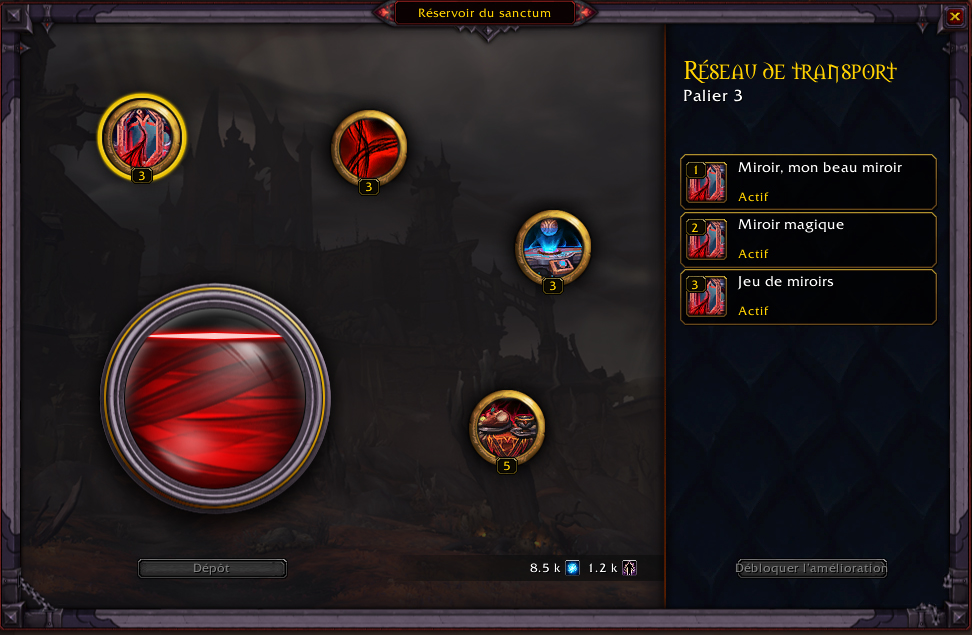The width and height of the screenshot is (972, 635).
Task: Click the purple soul currency icon
Action: point(629,568)
